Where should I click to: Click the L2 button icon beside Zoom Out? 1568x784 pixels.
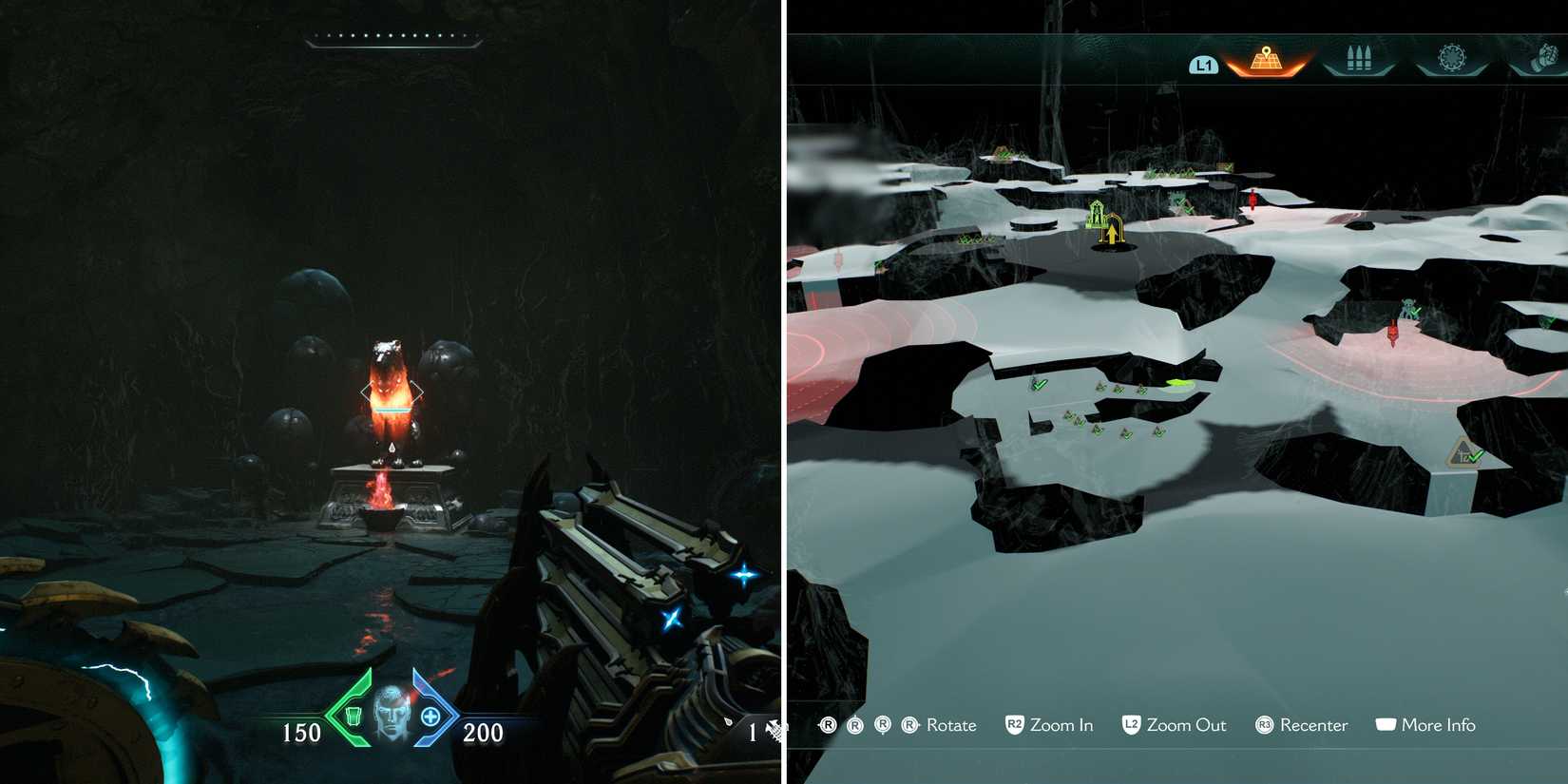[1132, 725]
